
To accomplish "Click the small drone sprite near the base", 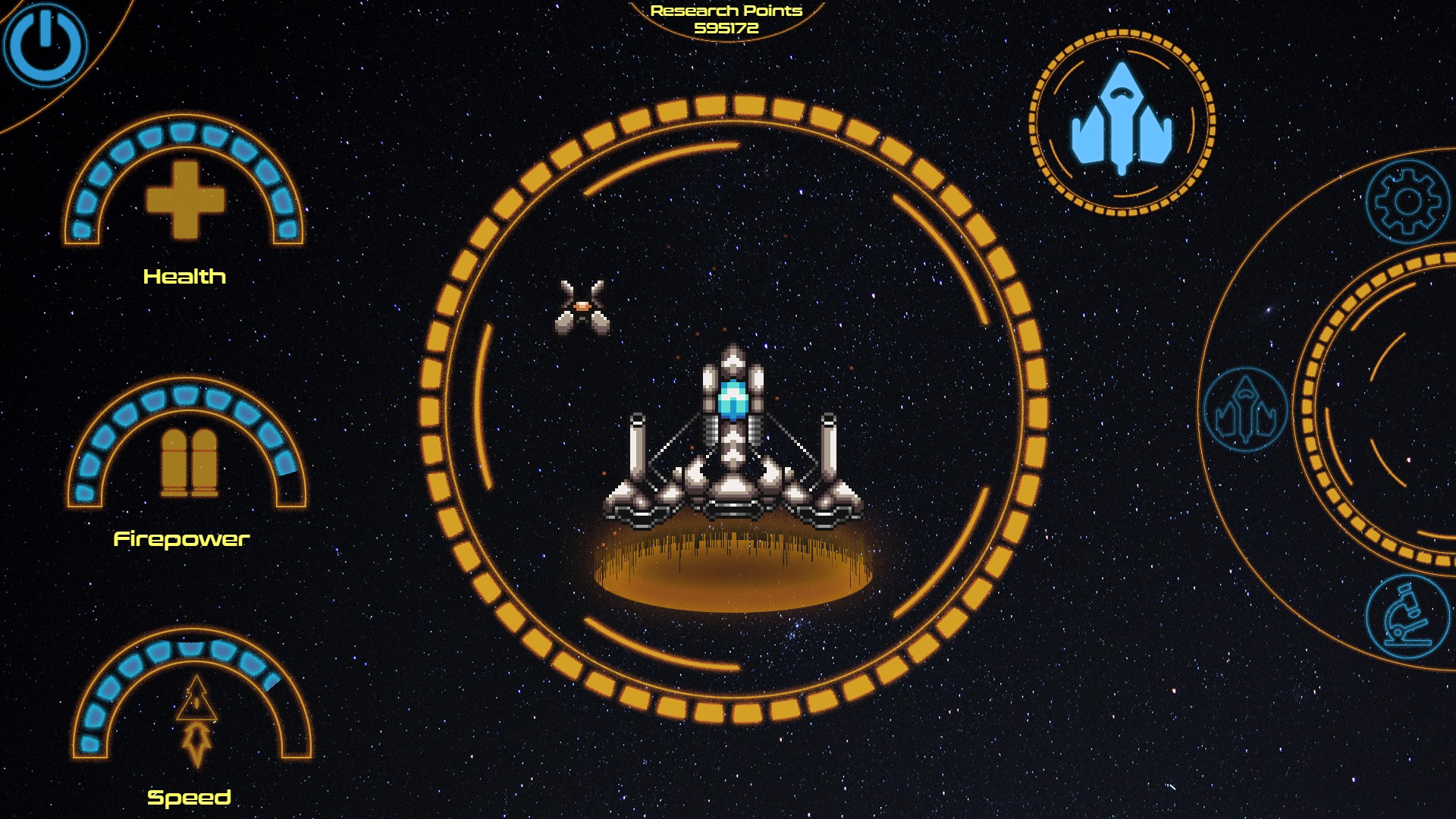I will [x=582, y=308].
